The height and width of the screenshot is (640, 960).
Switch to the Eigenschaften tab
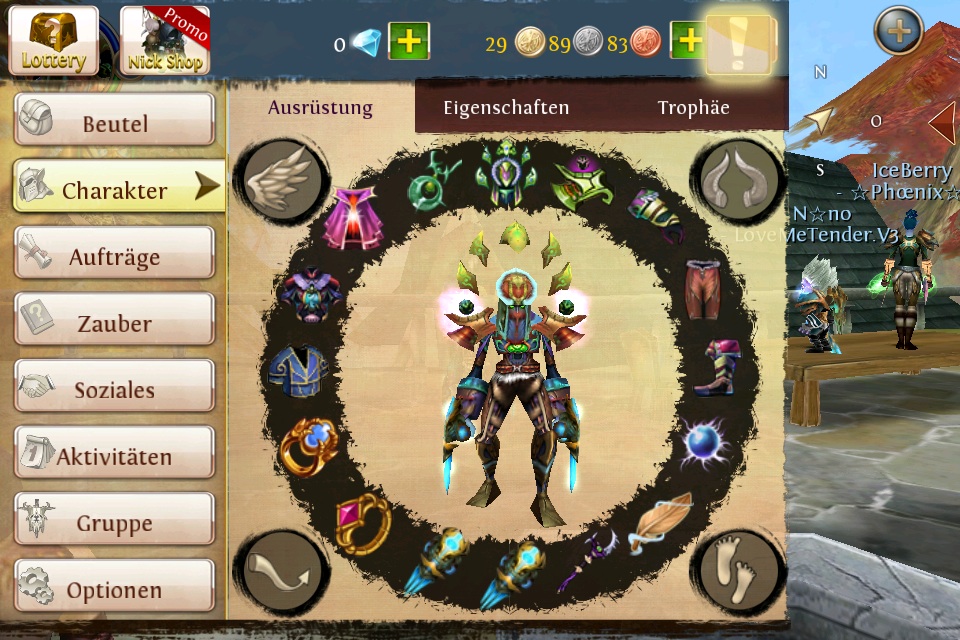coord(506,108)
